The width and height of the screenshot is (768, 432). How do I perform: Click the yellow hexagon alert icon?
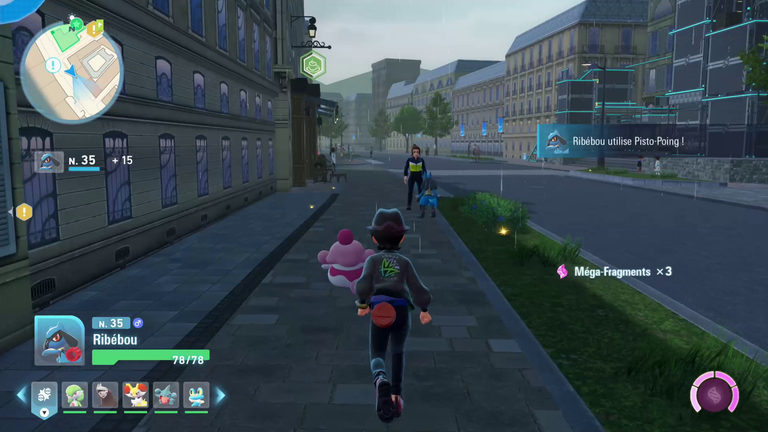tap(24, 212)
